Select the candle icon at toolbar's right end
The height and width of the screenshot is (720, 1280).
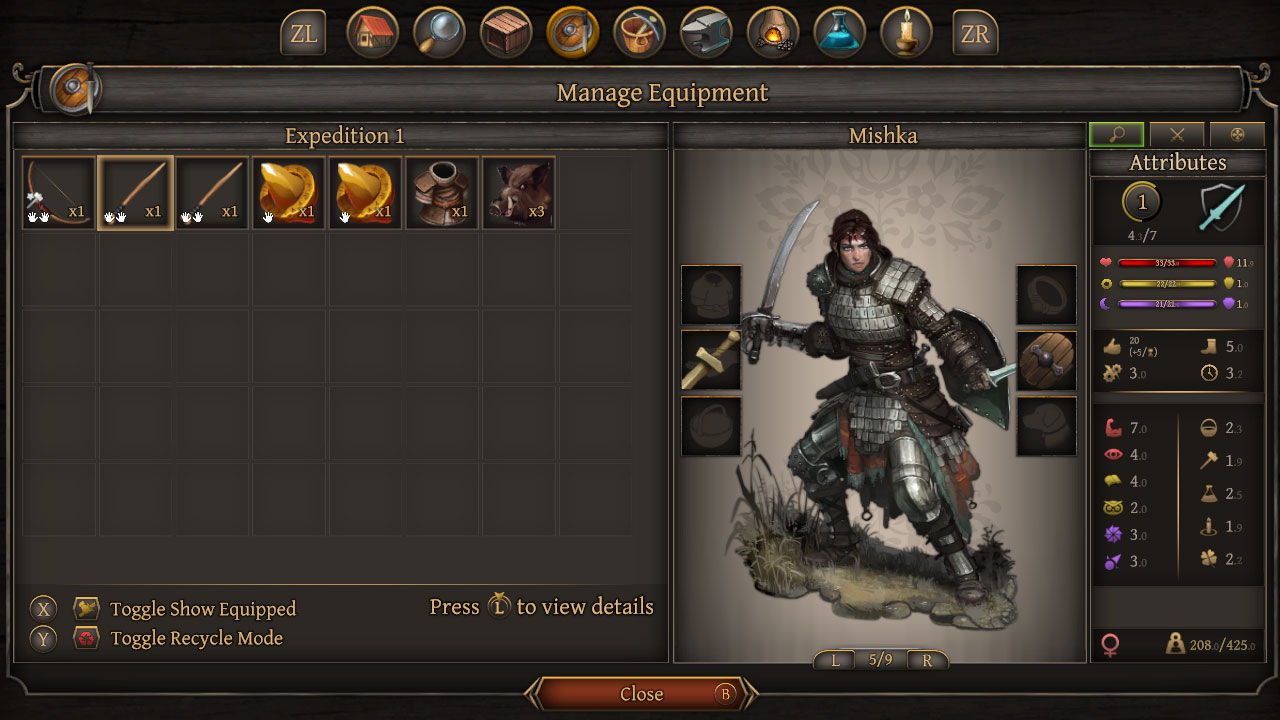[906, 32]
